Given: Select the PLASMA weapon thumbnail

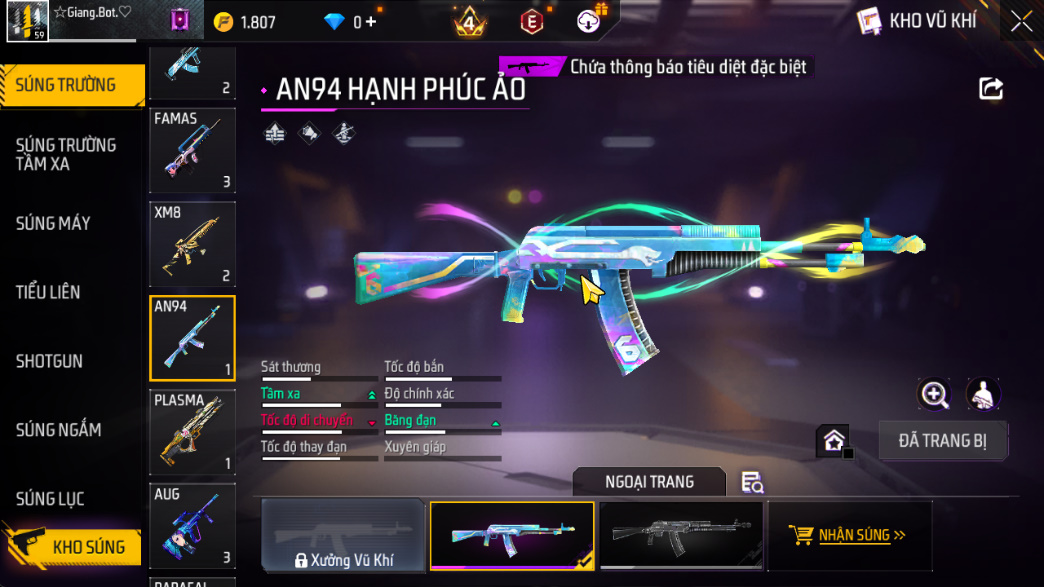Looking at the screenshot, I should 192,432.
